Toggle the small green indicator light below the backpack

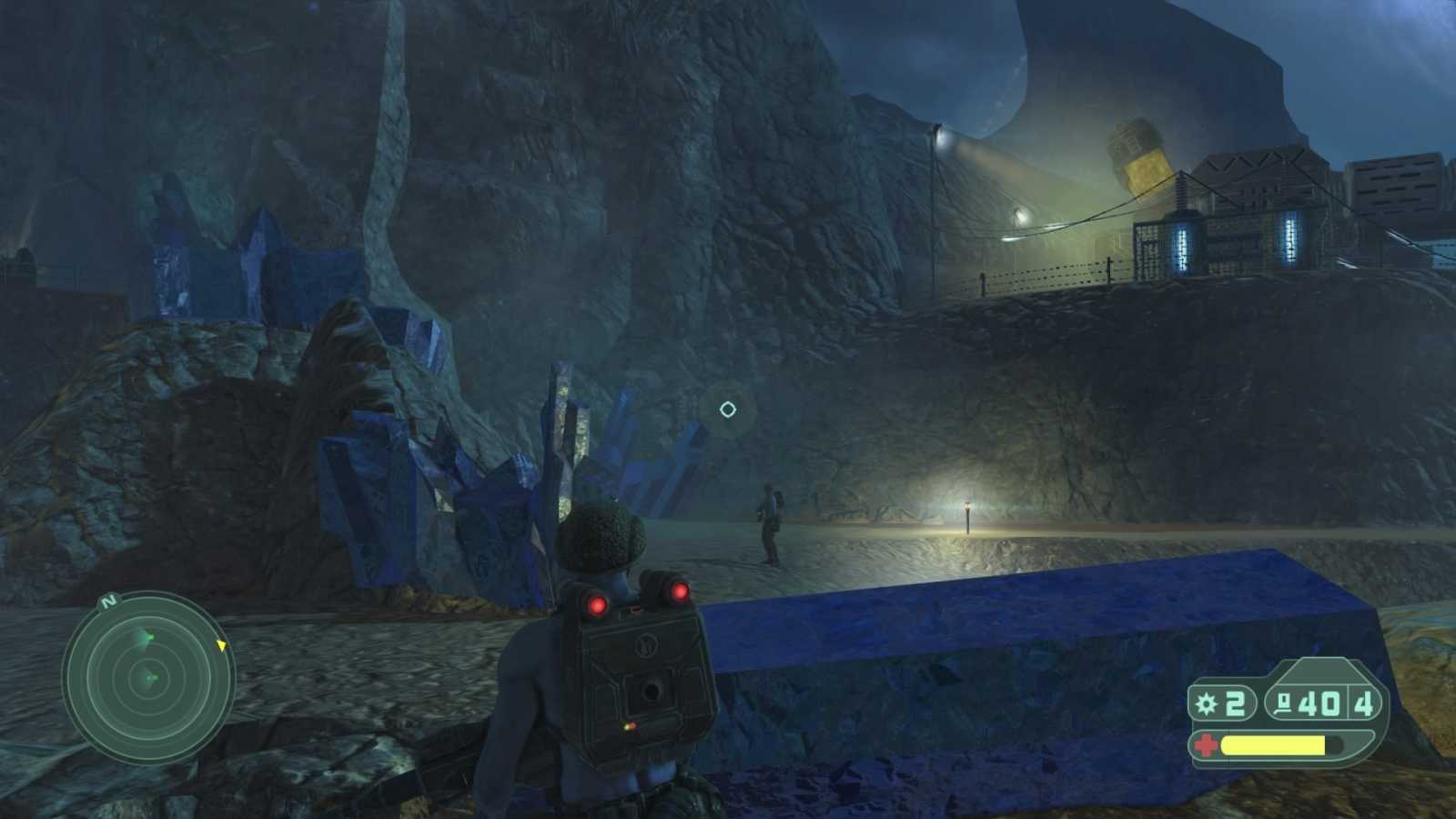coord(624,728)
